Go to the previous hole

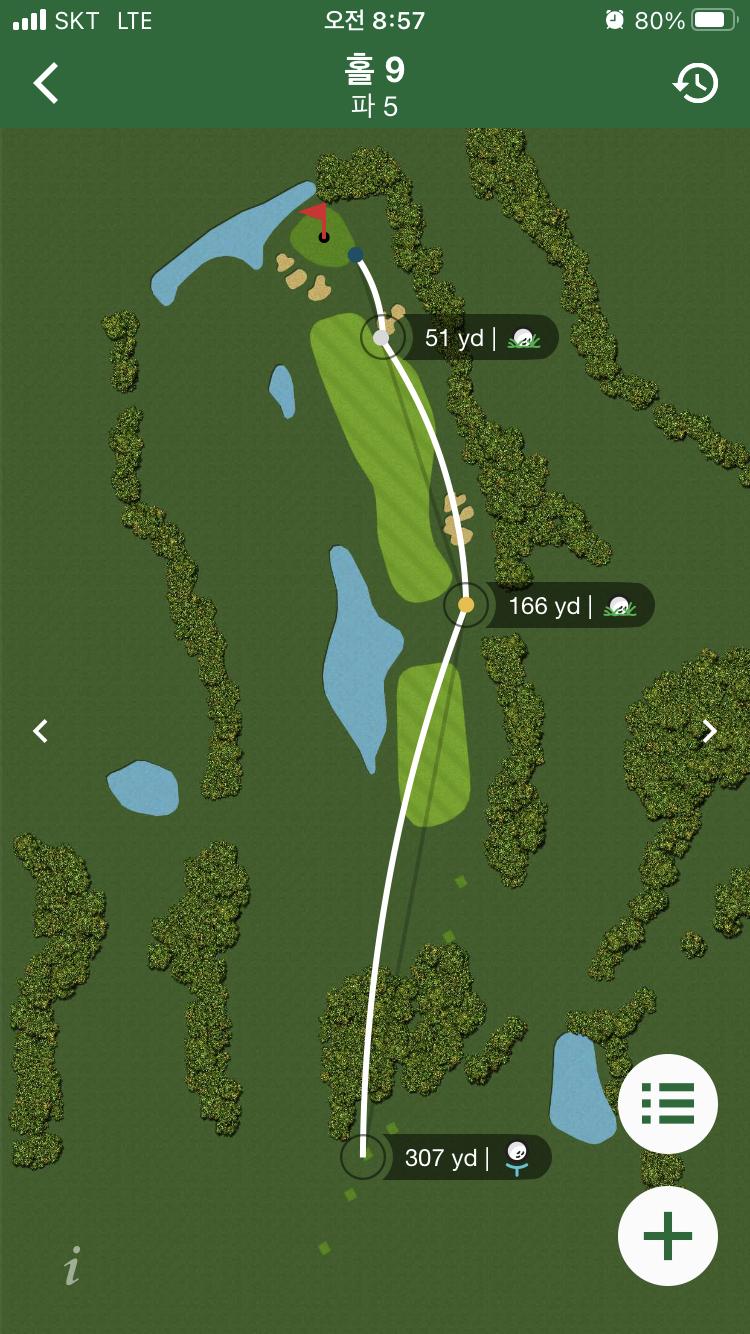click(x=40, y=731)
